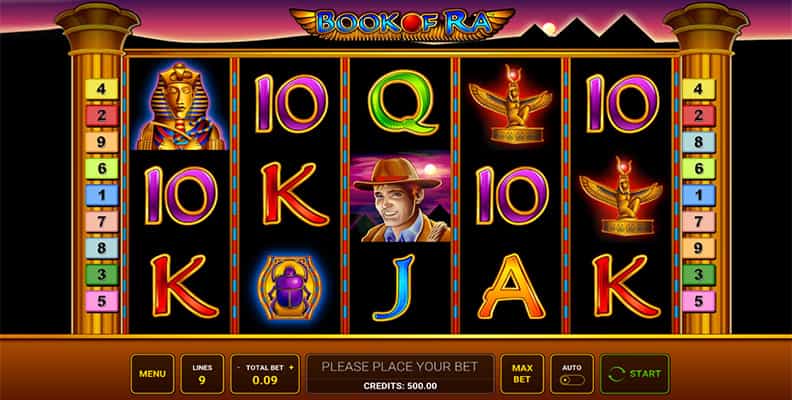Hit the green START button
The height and width of the screenshot is (400, 792).
click(x=635, y=374)
